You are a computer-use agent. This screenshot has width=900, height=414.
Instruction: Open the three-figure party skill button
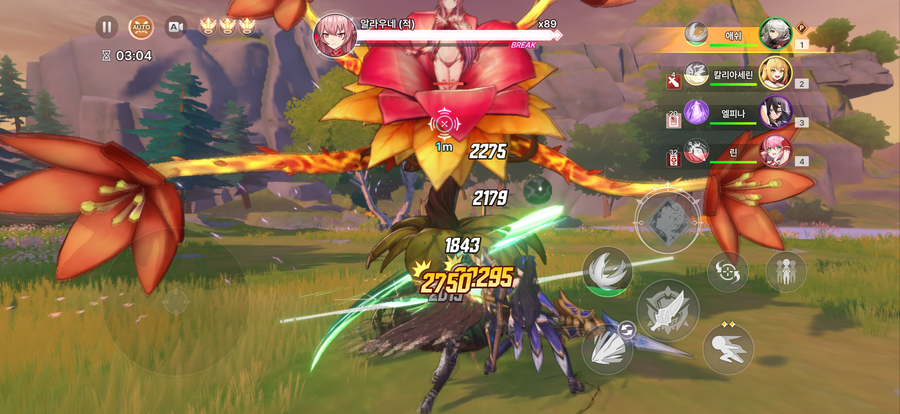coord(785,271)
